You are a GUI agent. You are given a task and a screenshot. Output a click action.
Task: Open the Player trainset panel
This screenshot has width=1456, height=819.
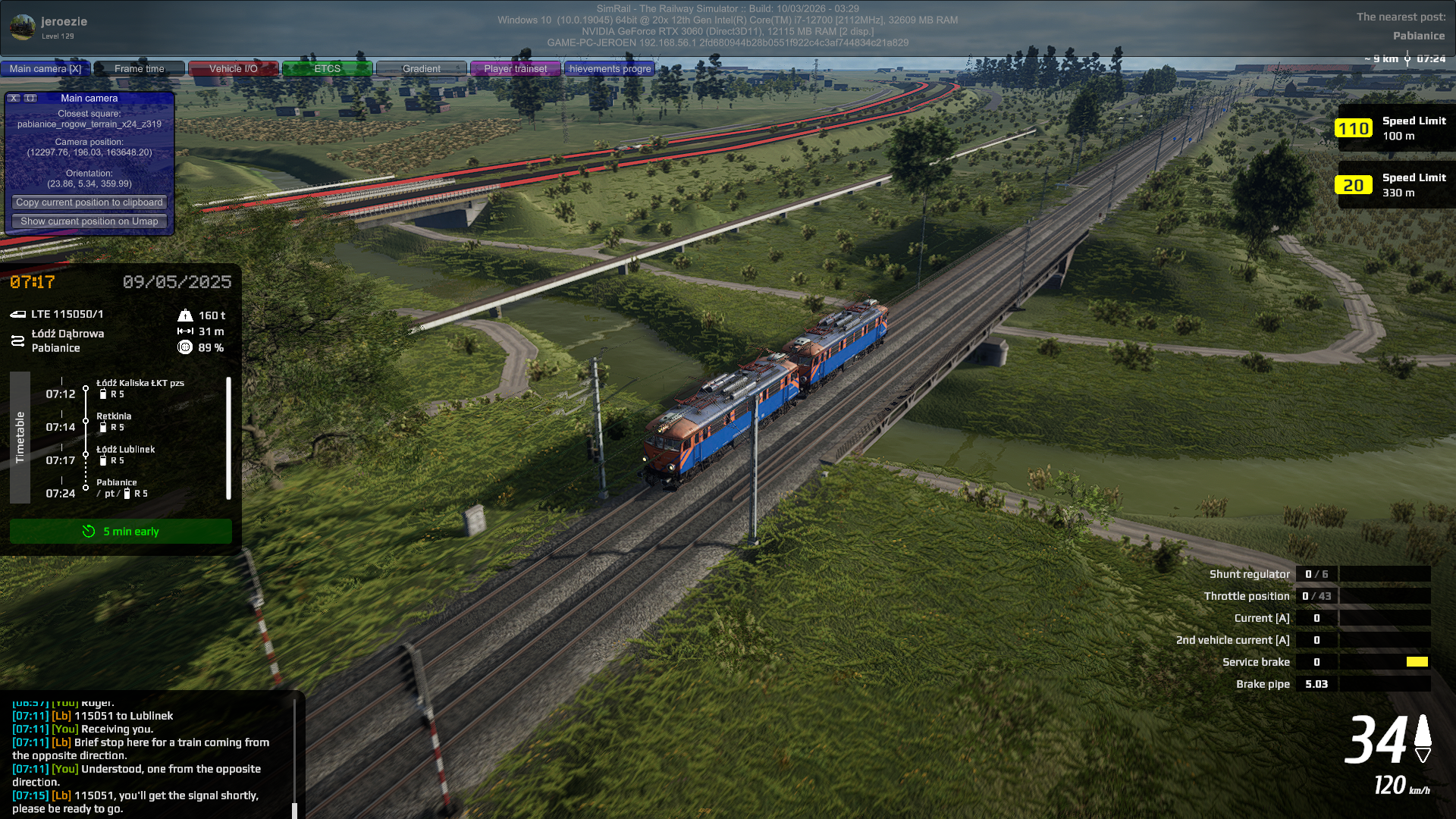516,69
